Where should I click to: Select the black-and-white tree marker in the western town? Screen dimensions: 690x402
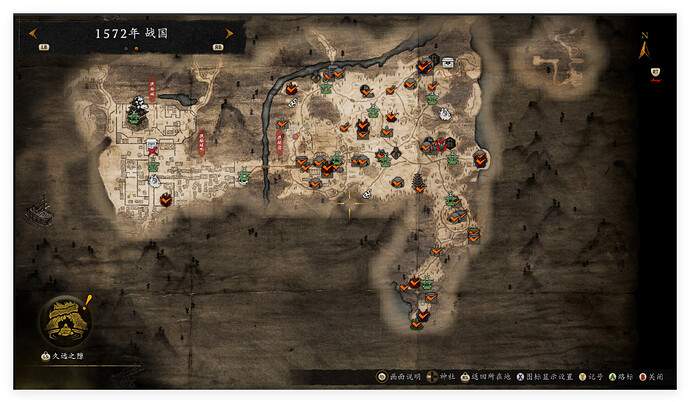138,103
